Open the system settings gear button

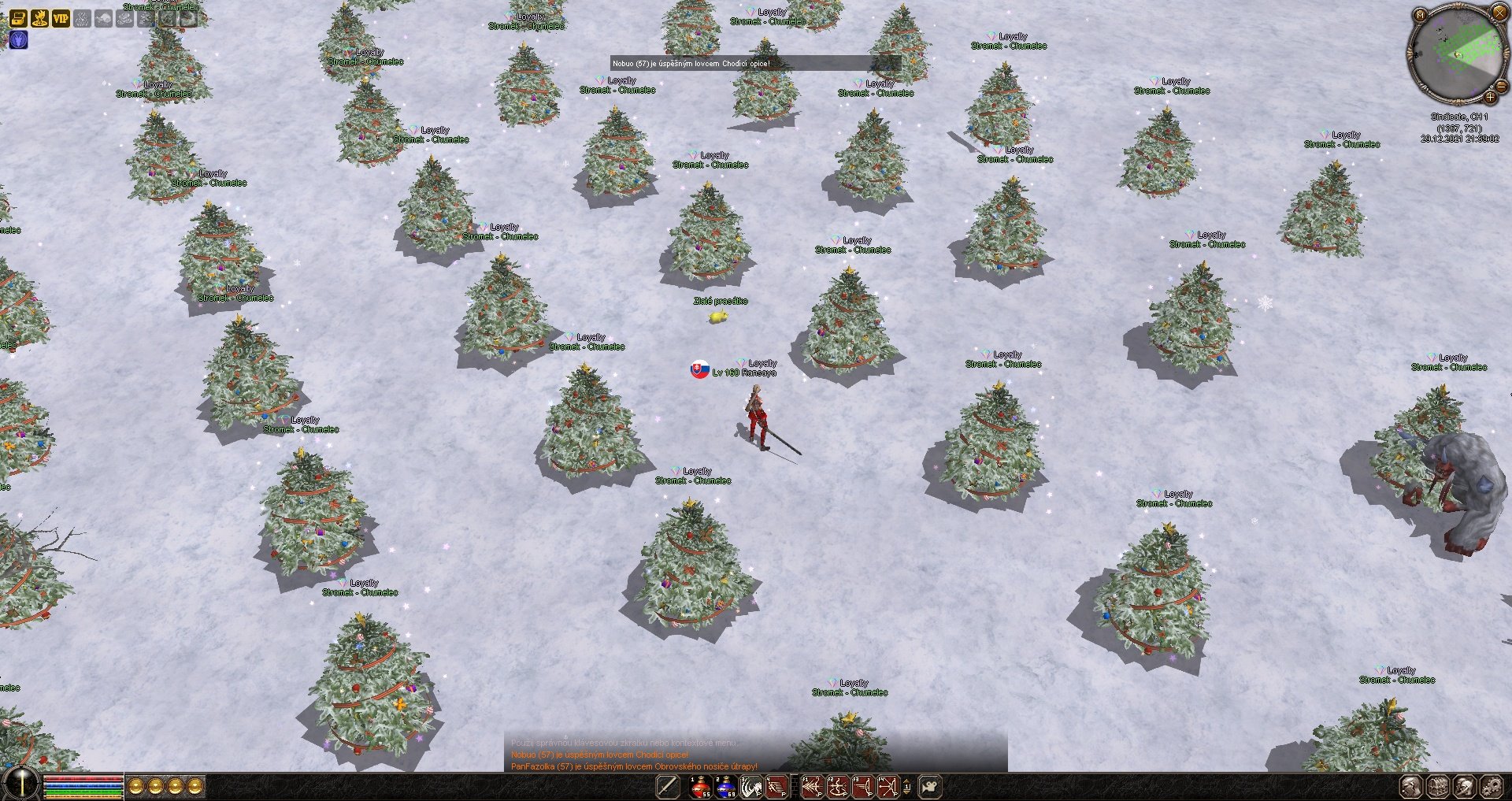tap(1492, 786)
